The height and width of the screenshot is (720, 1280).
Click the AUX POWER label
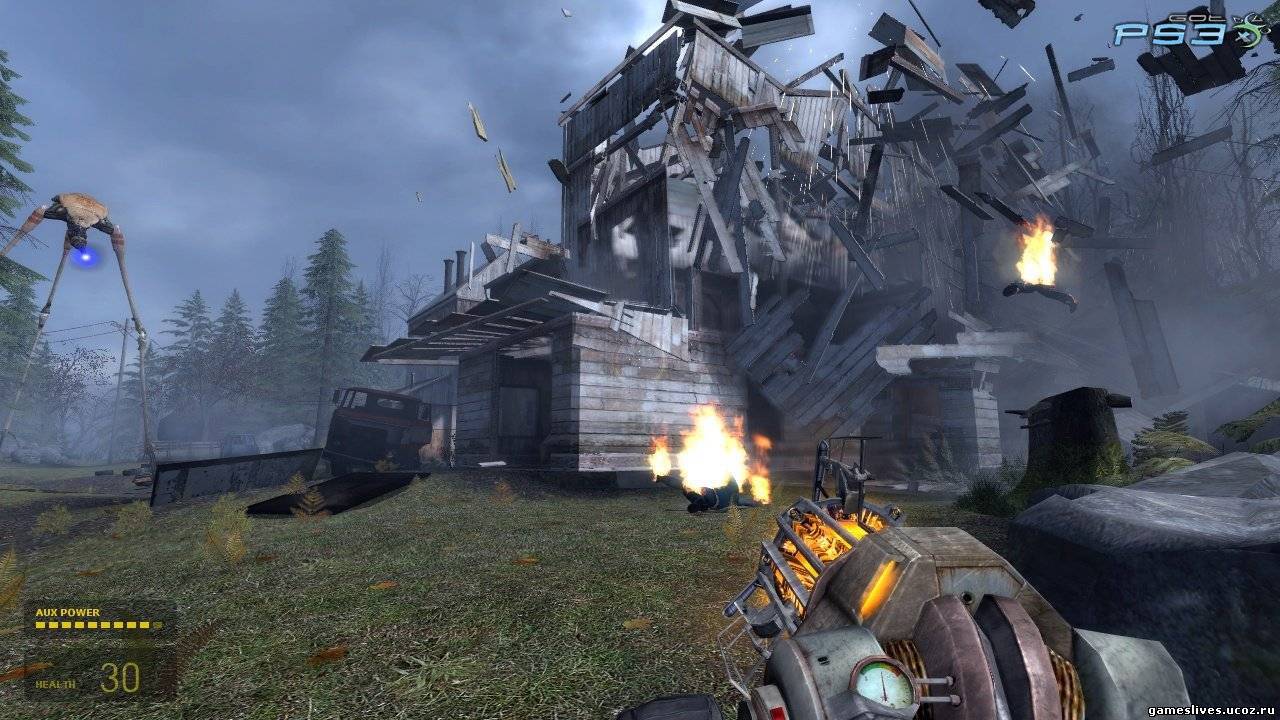tap(67, 611)
